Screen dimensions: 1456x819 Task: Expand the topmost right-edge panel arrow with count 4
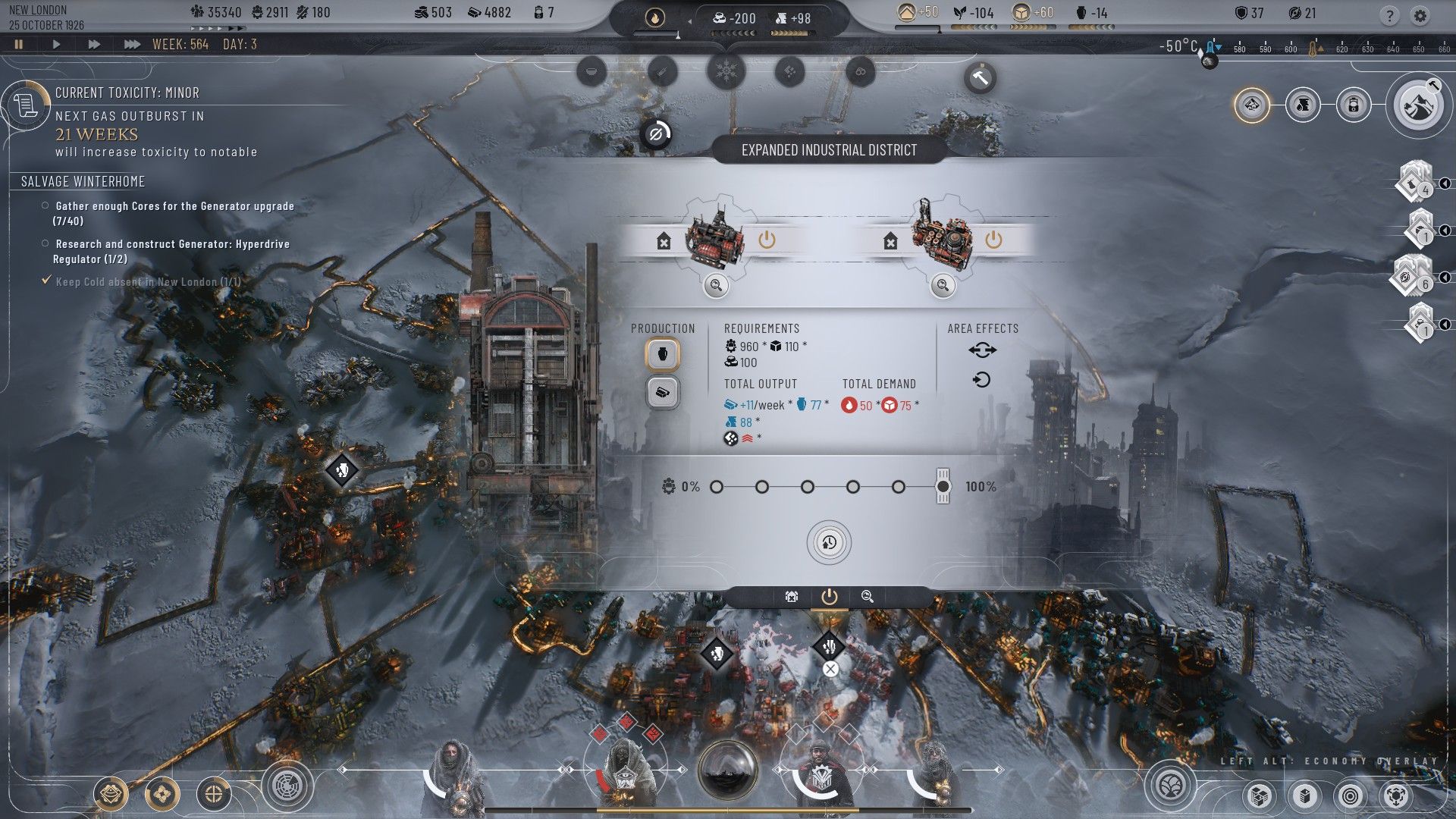pyautogui.click(x=1446, y=183)
